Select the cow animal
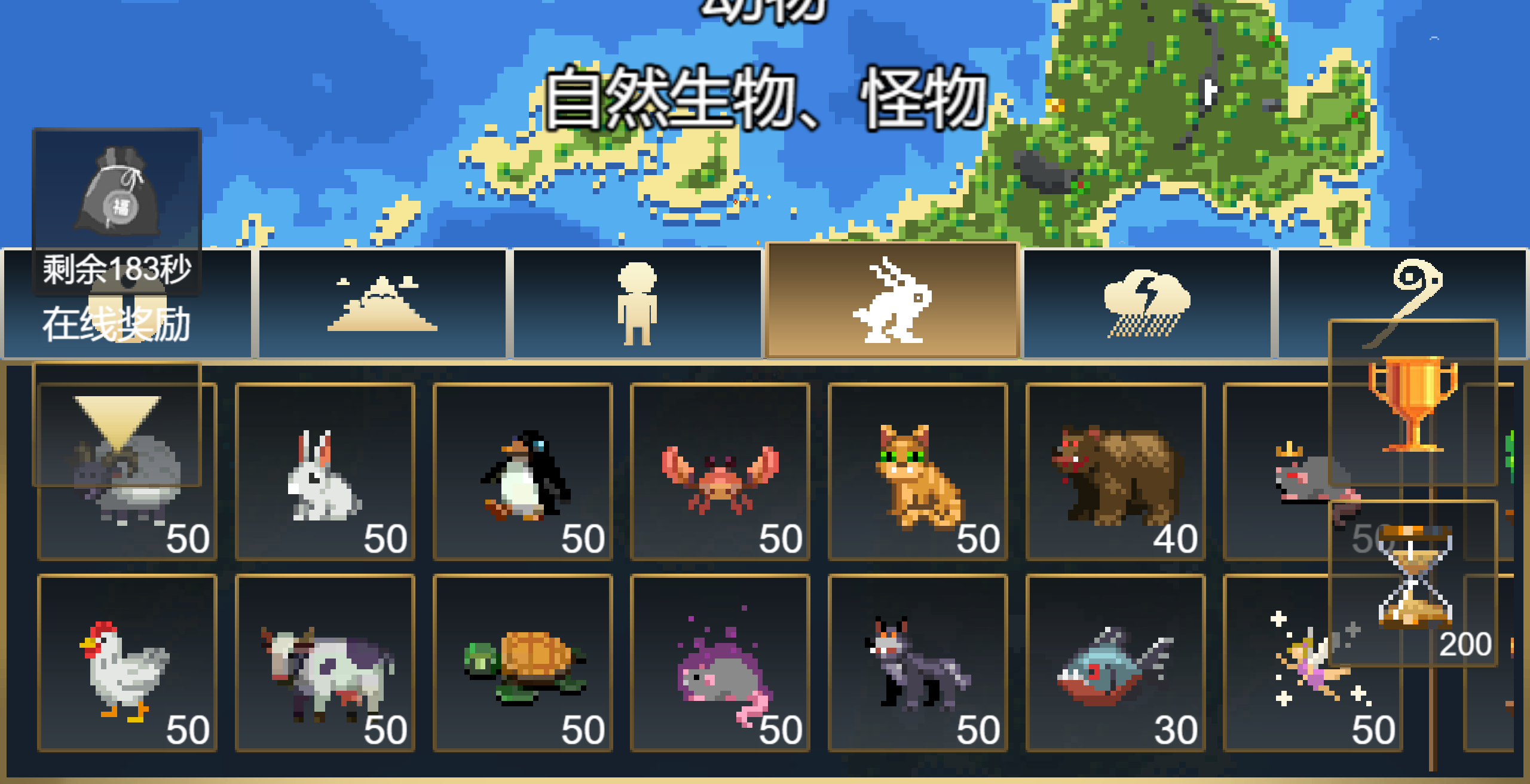 pos(326,663)
